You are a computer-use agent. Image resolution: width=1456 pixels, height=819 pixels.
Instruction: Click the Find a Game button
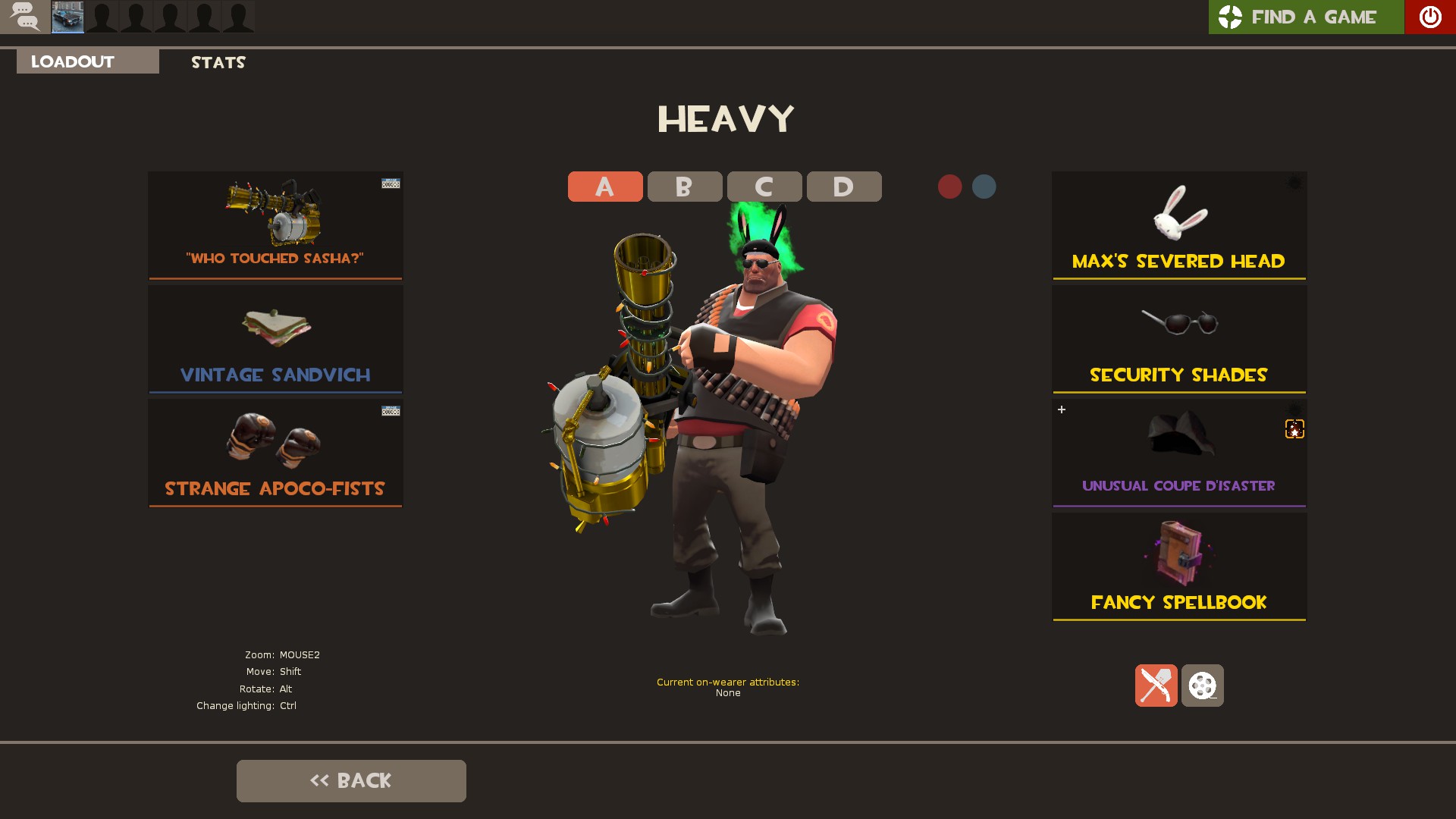1305,17
